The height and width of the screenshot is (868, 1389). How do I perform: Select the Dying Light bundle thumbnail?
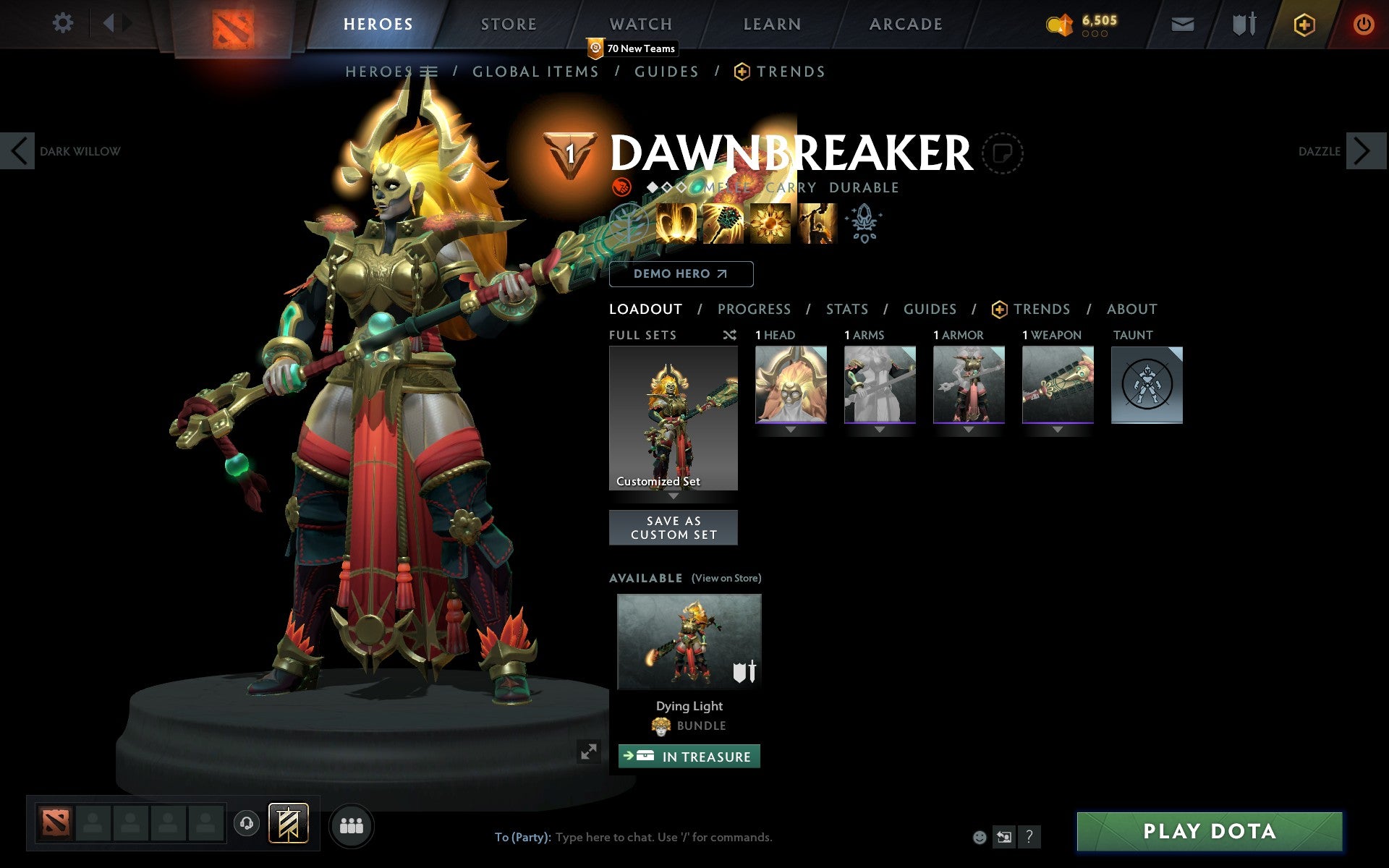[689, 642]
